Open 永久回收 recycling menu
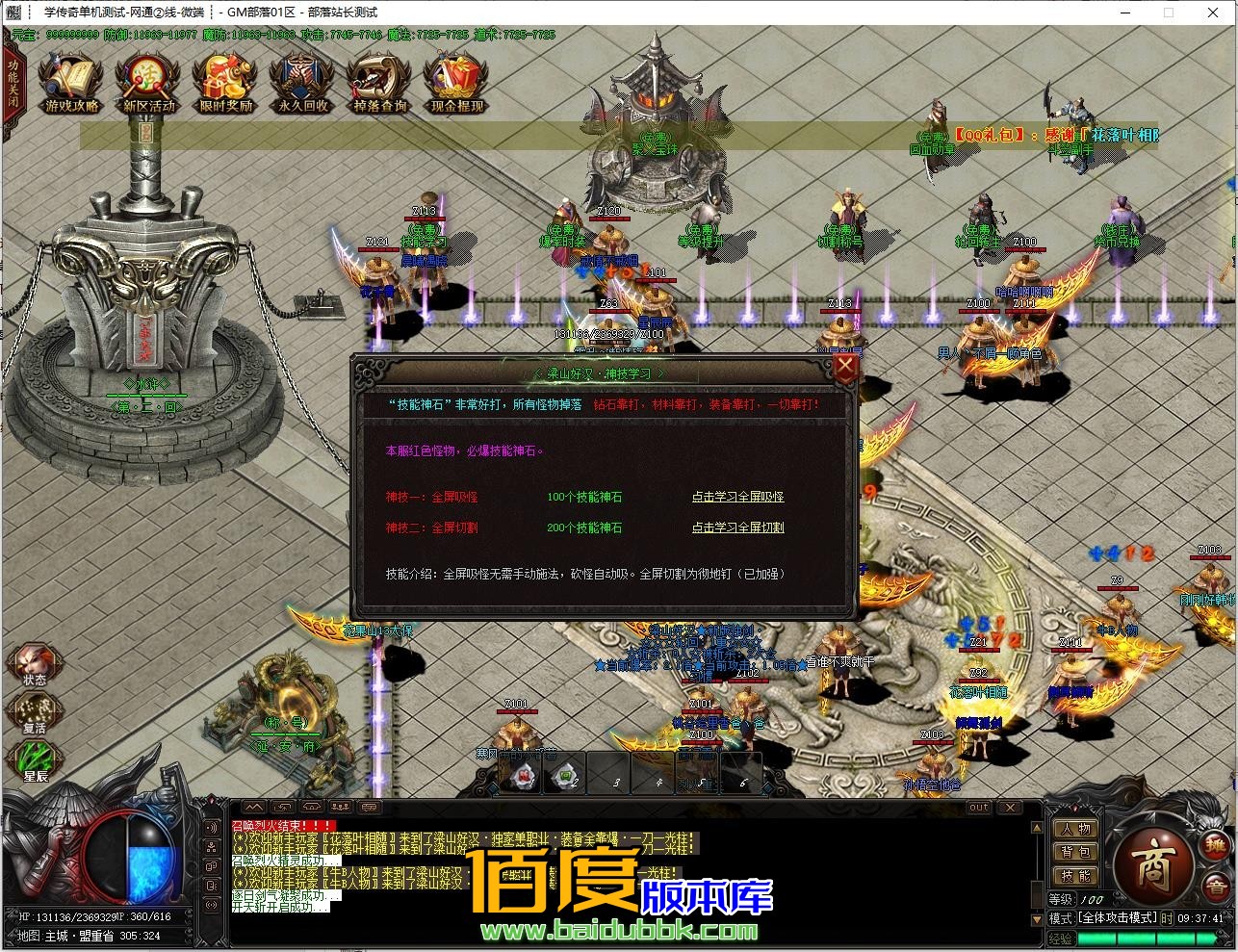Viewport: 1238px width, 952px height. point(303,84)
